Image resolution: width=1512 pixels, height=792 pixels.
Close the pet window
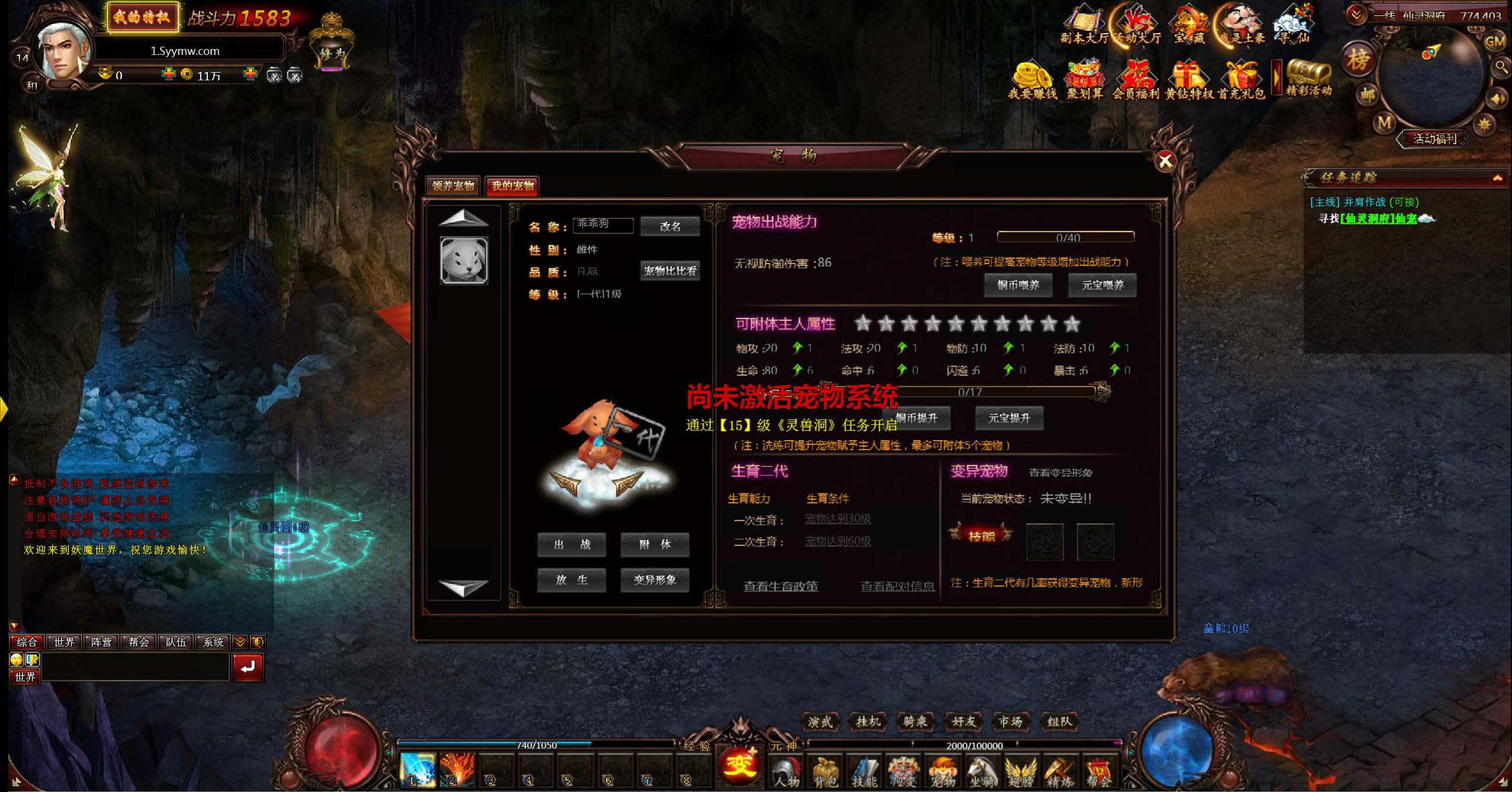coord(1165,161)
